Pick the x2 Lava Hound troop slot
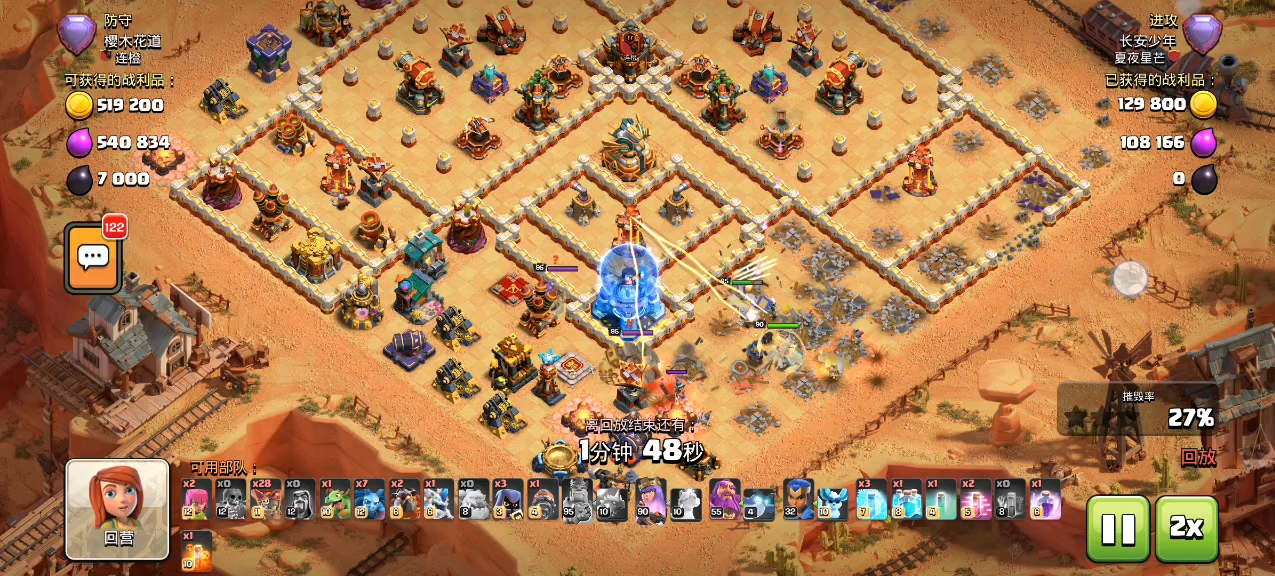 (x=404, y=498)
